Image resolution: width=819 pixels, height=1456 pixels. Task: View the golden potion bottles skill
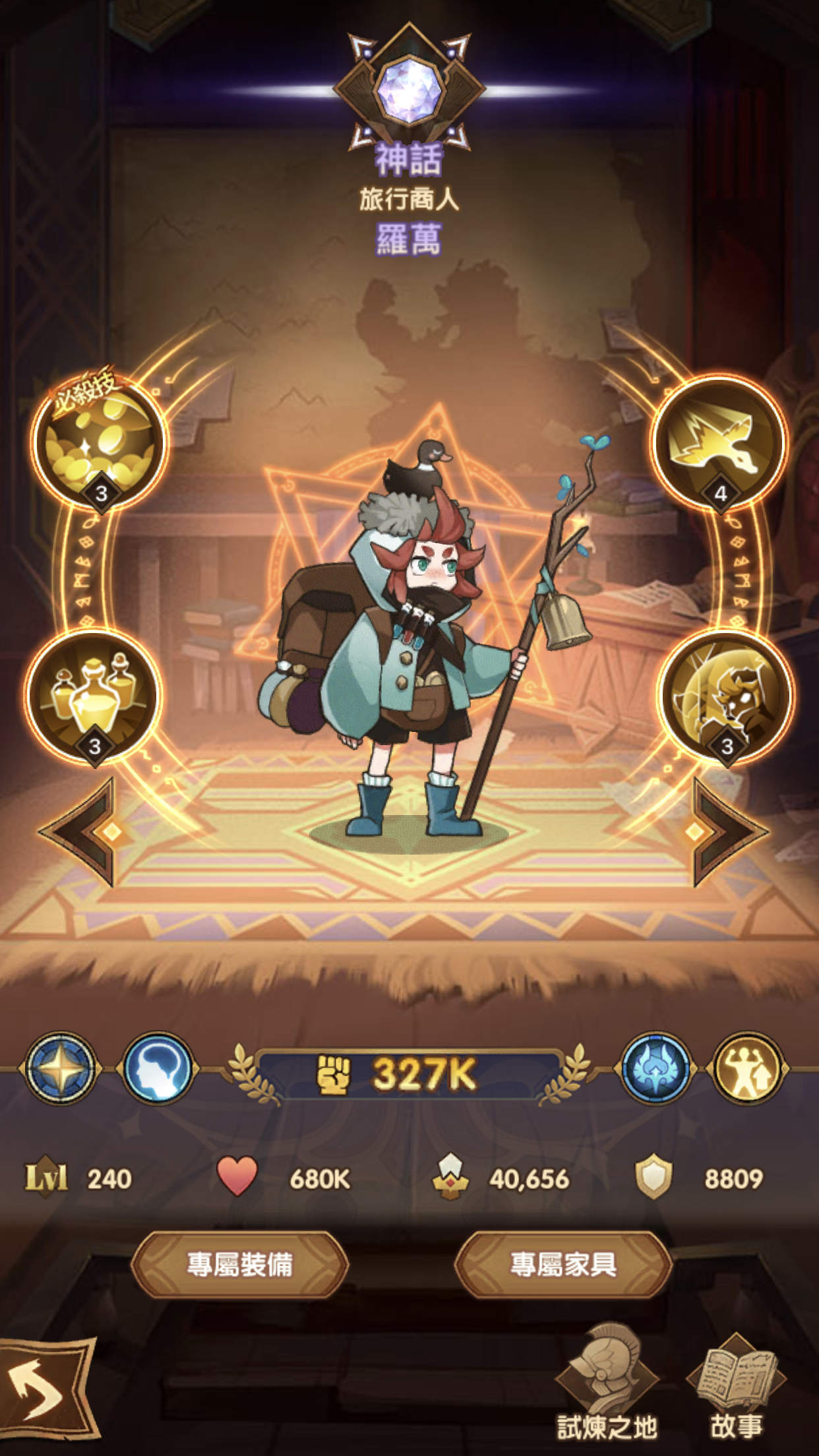click(93, 696)
